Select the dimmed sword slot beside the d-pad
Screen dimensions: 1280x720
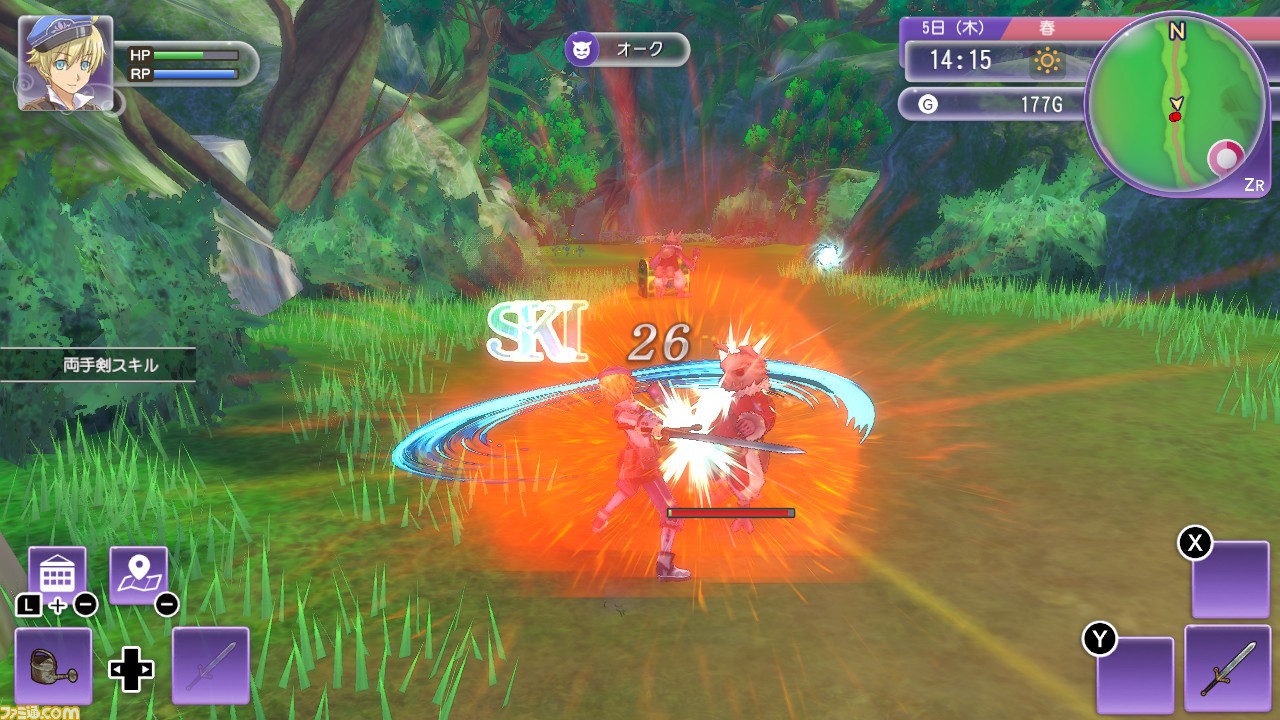[x=211, y=665]
